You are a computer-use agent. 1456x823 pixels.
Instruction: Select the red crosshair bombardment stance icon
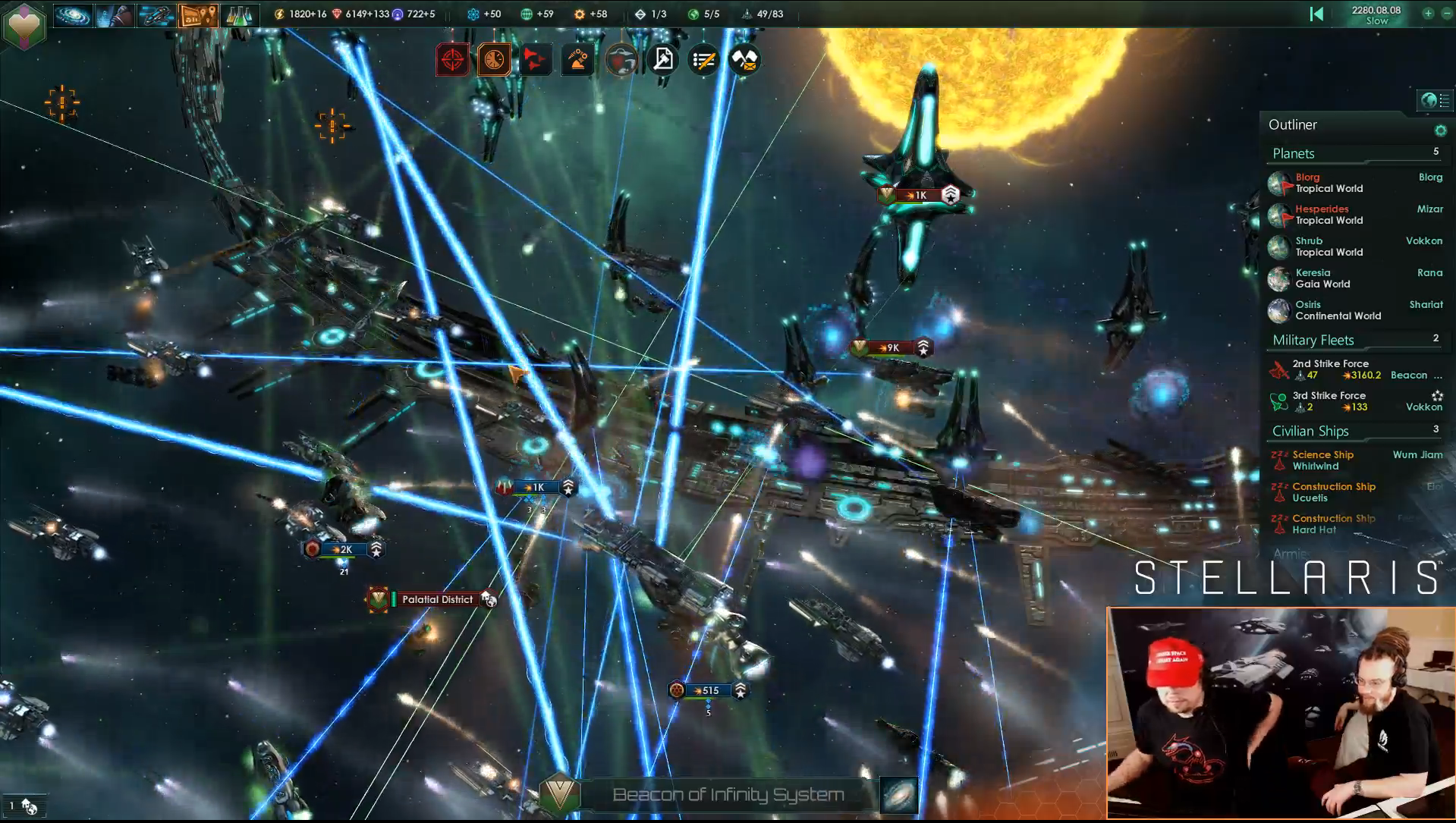coord(453,60)
